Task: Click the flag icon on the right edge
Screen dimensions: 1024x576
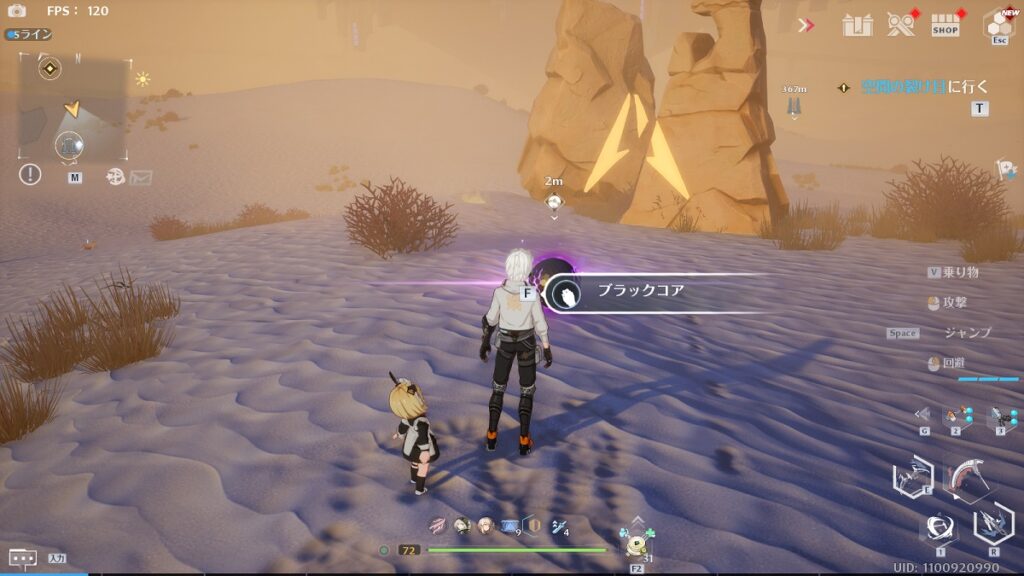Action: (1006, 169)
